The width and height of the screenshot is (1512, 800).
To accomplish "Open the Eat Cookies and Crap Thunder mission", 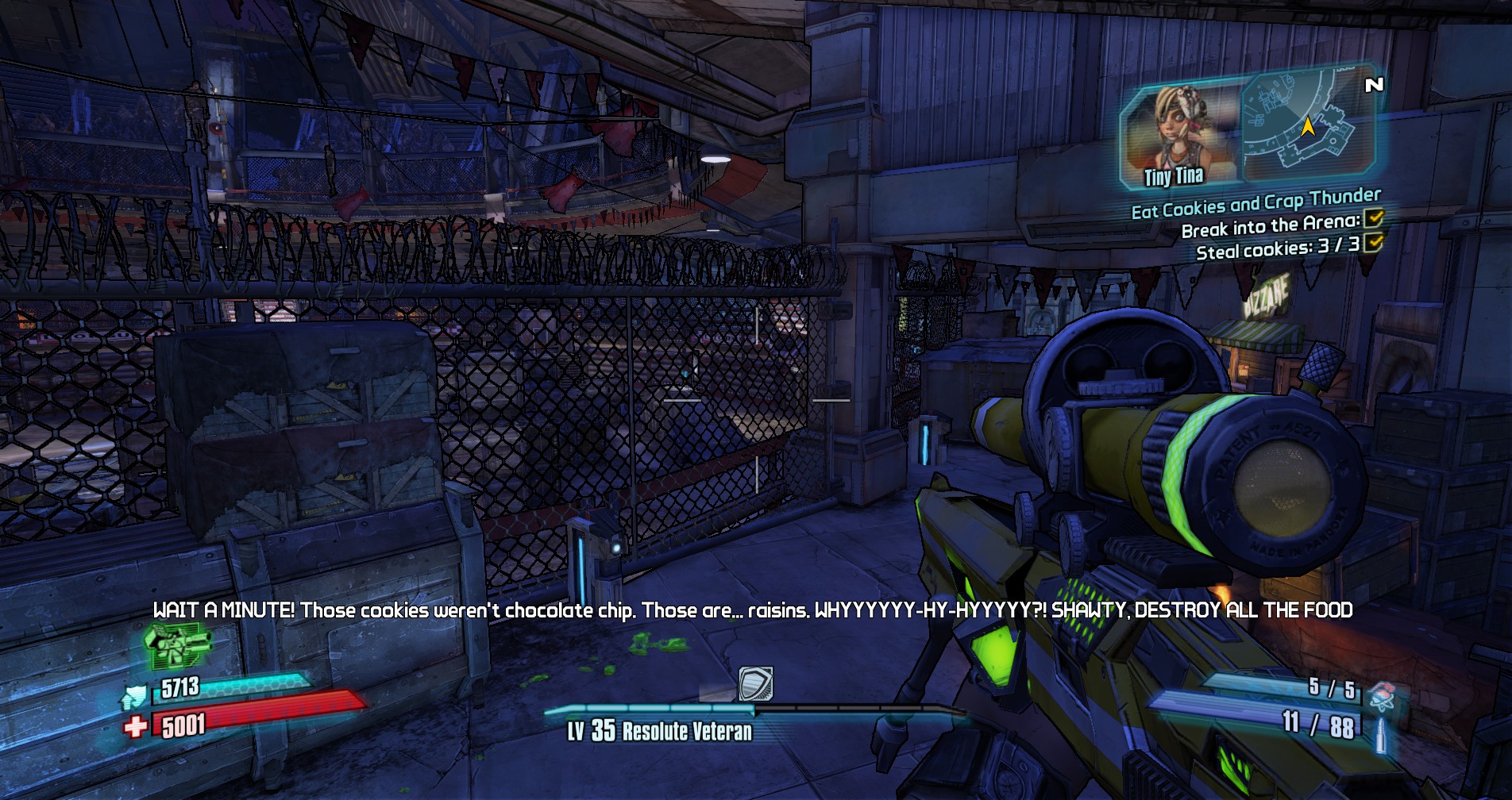I will 1255,203.
